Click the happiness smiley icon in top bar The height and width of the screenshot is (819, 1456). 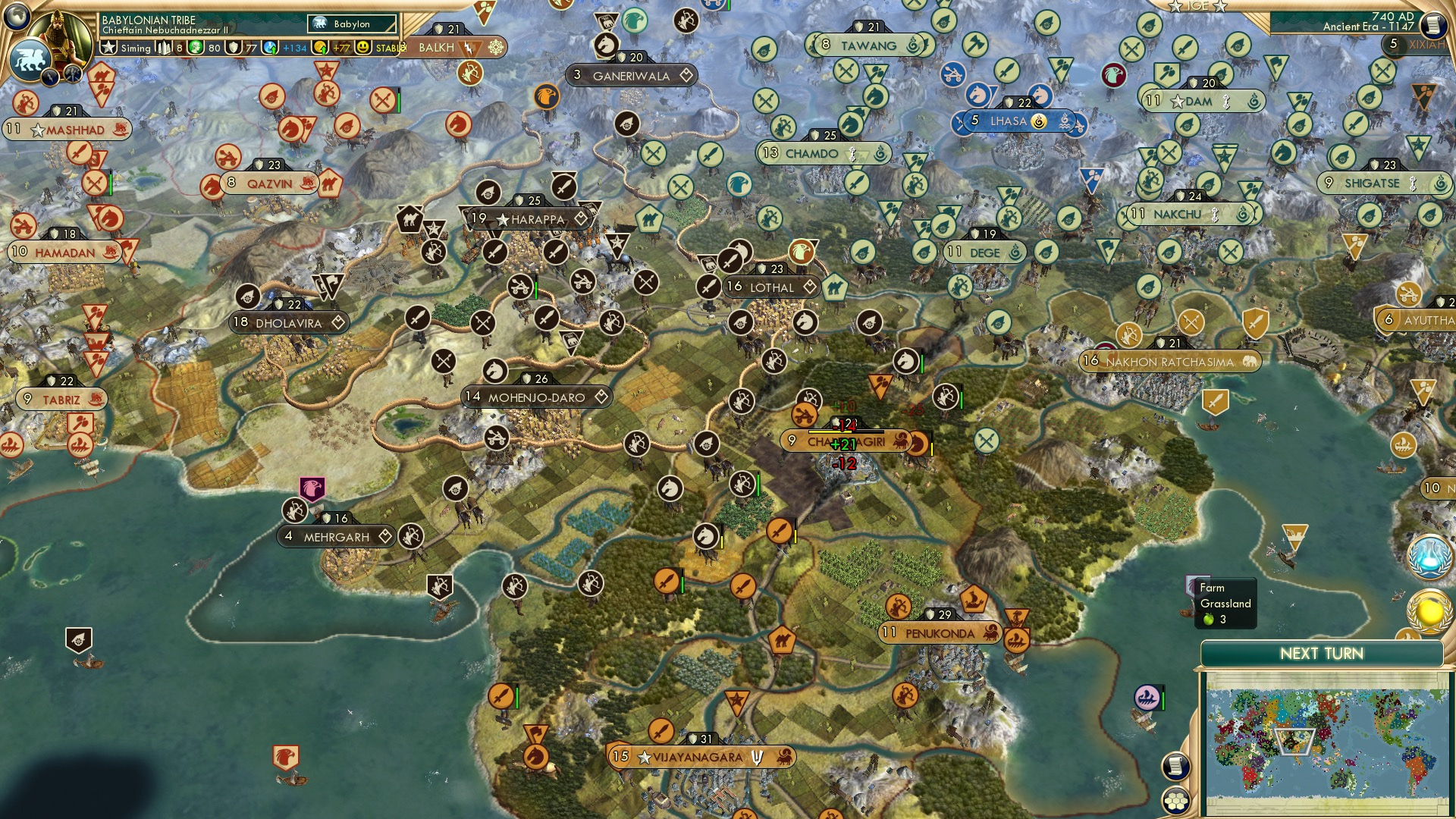(363, 48)
